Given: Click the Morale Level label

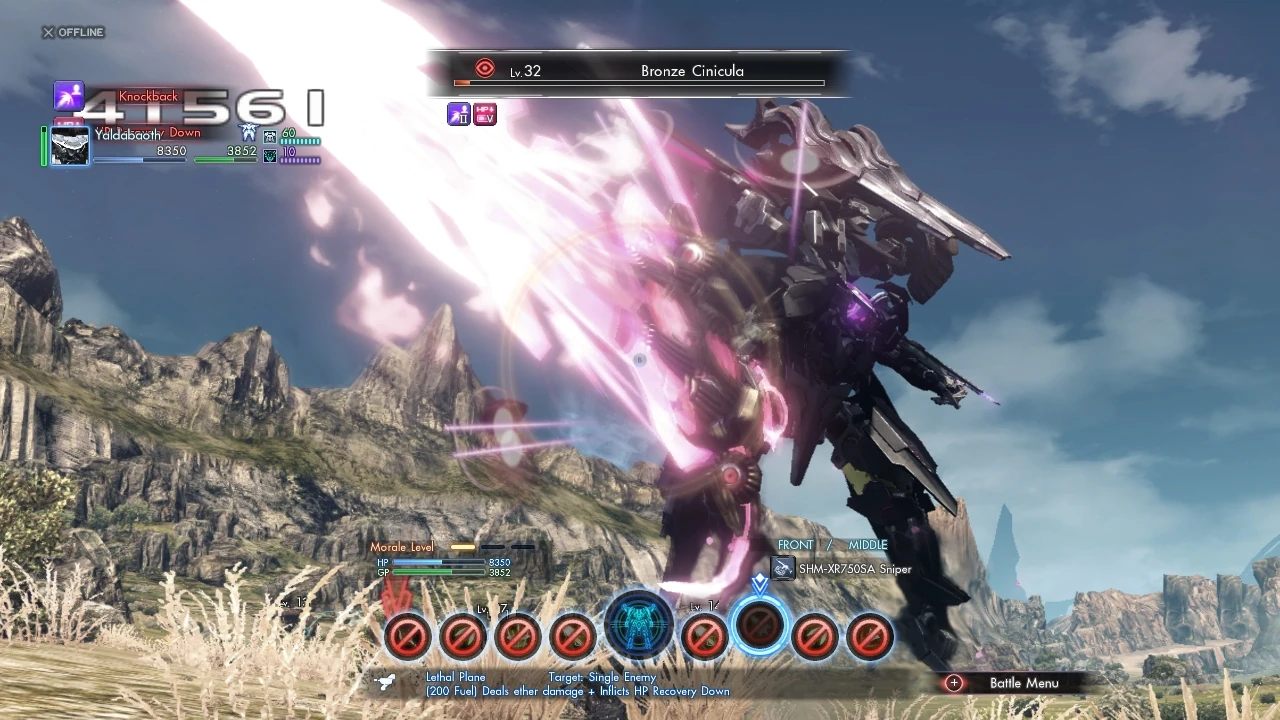Looking at the screenshot, I should coord(404,547).
